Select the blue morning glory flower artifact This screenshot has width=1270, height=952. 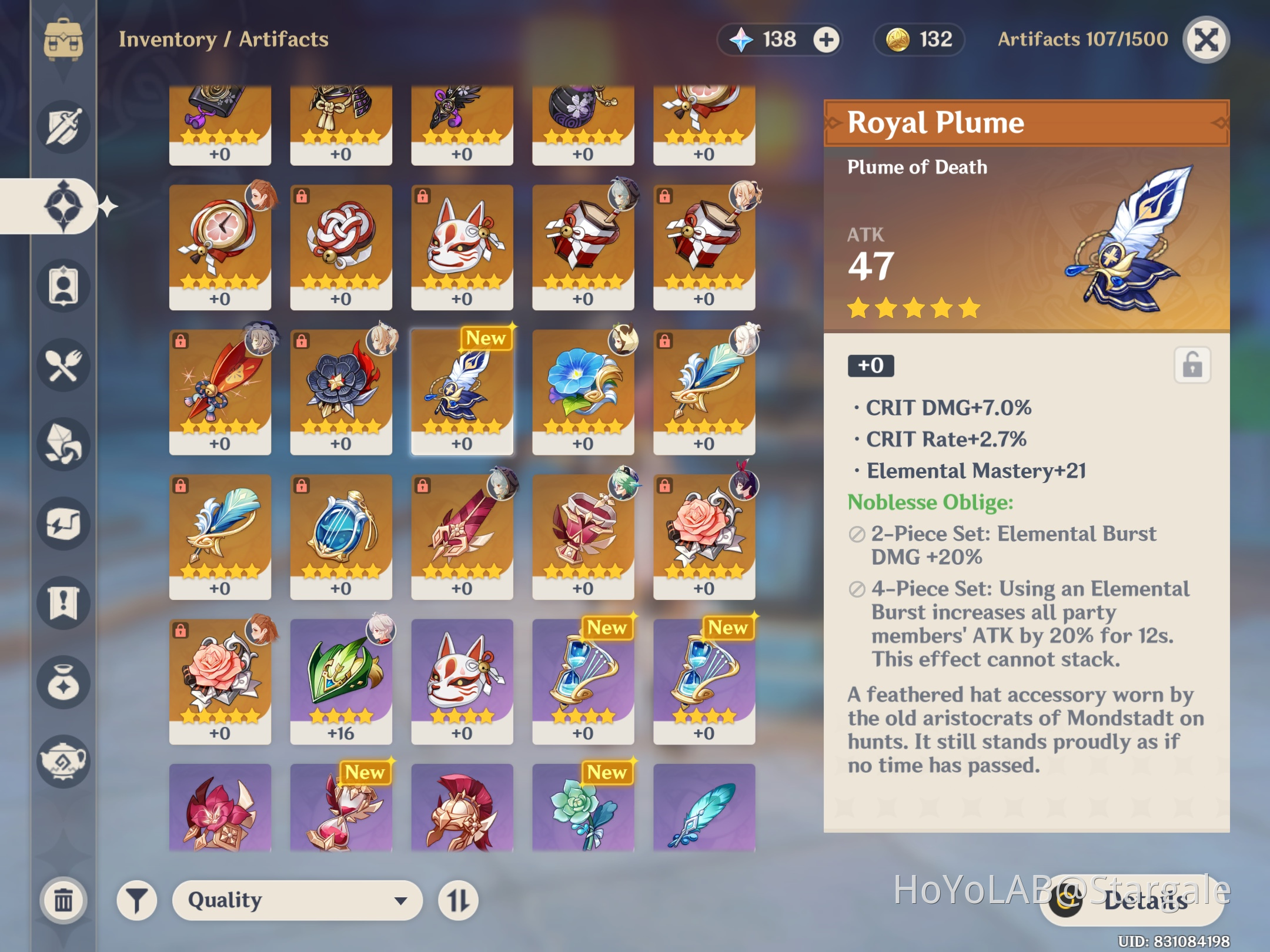click(583, 391)
